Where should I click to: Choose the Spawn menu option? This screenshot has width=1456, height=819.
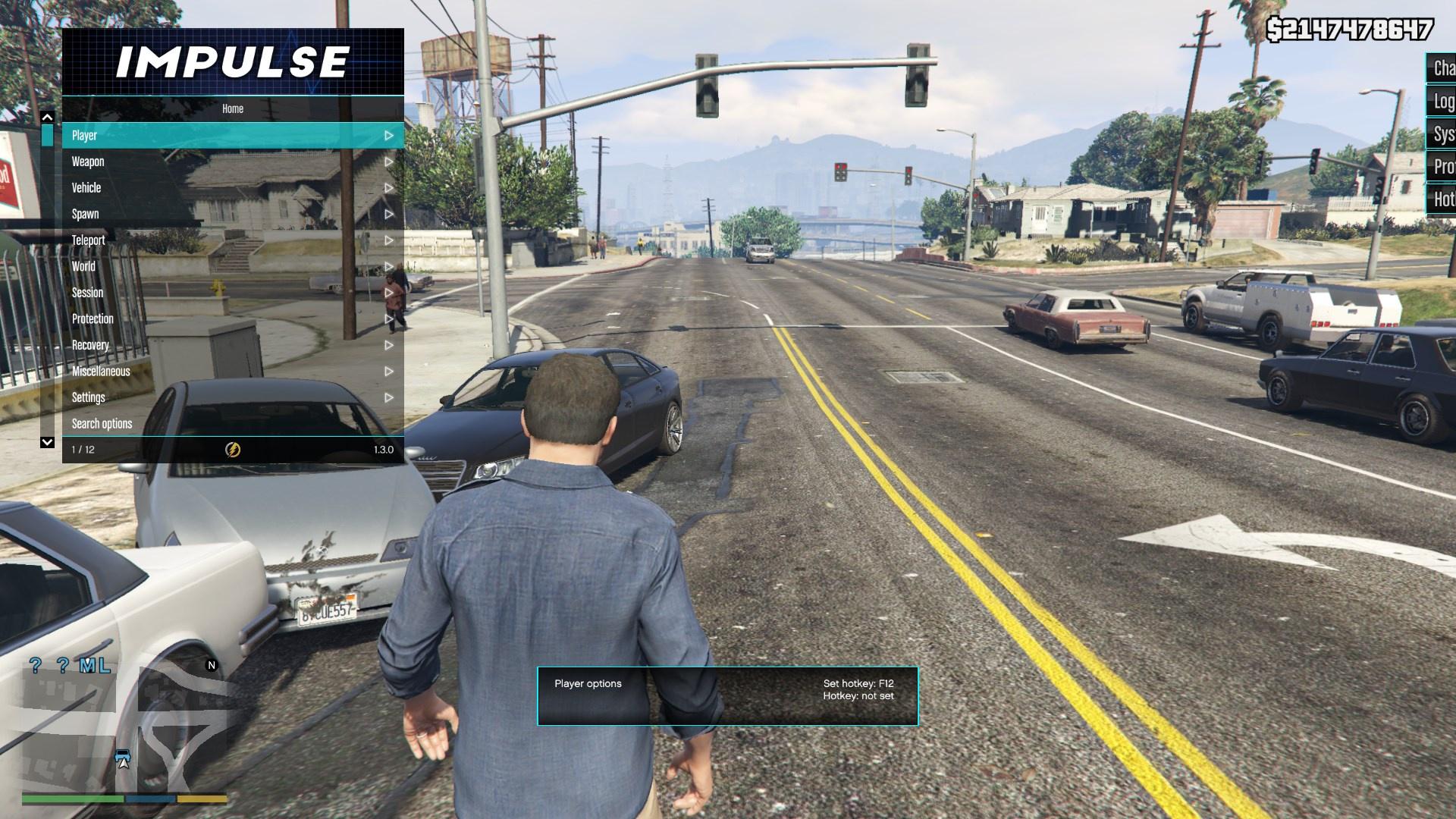(232, 214)
